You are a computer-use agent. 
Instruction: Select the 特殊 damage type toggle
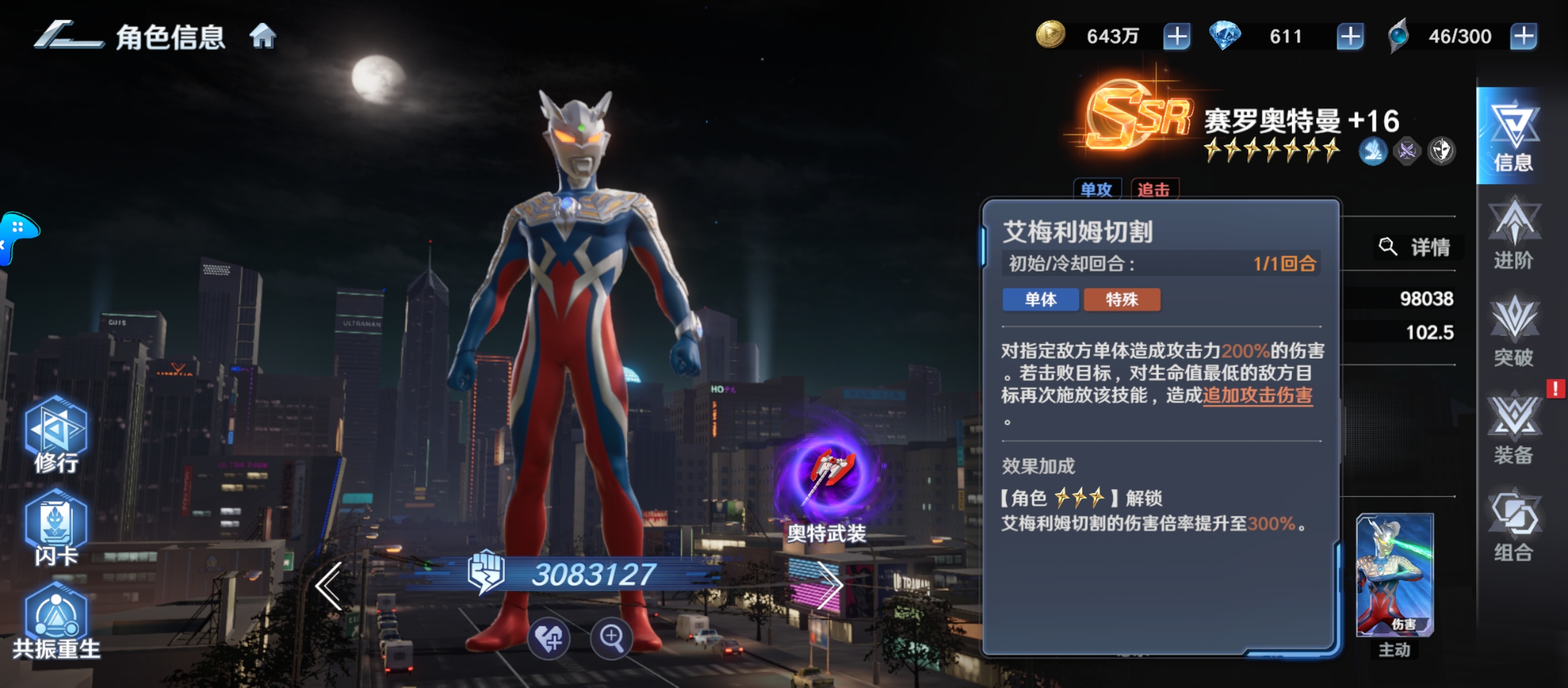pyautogui.click(x=1122, y=300)
